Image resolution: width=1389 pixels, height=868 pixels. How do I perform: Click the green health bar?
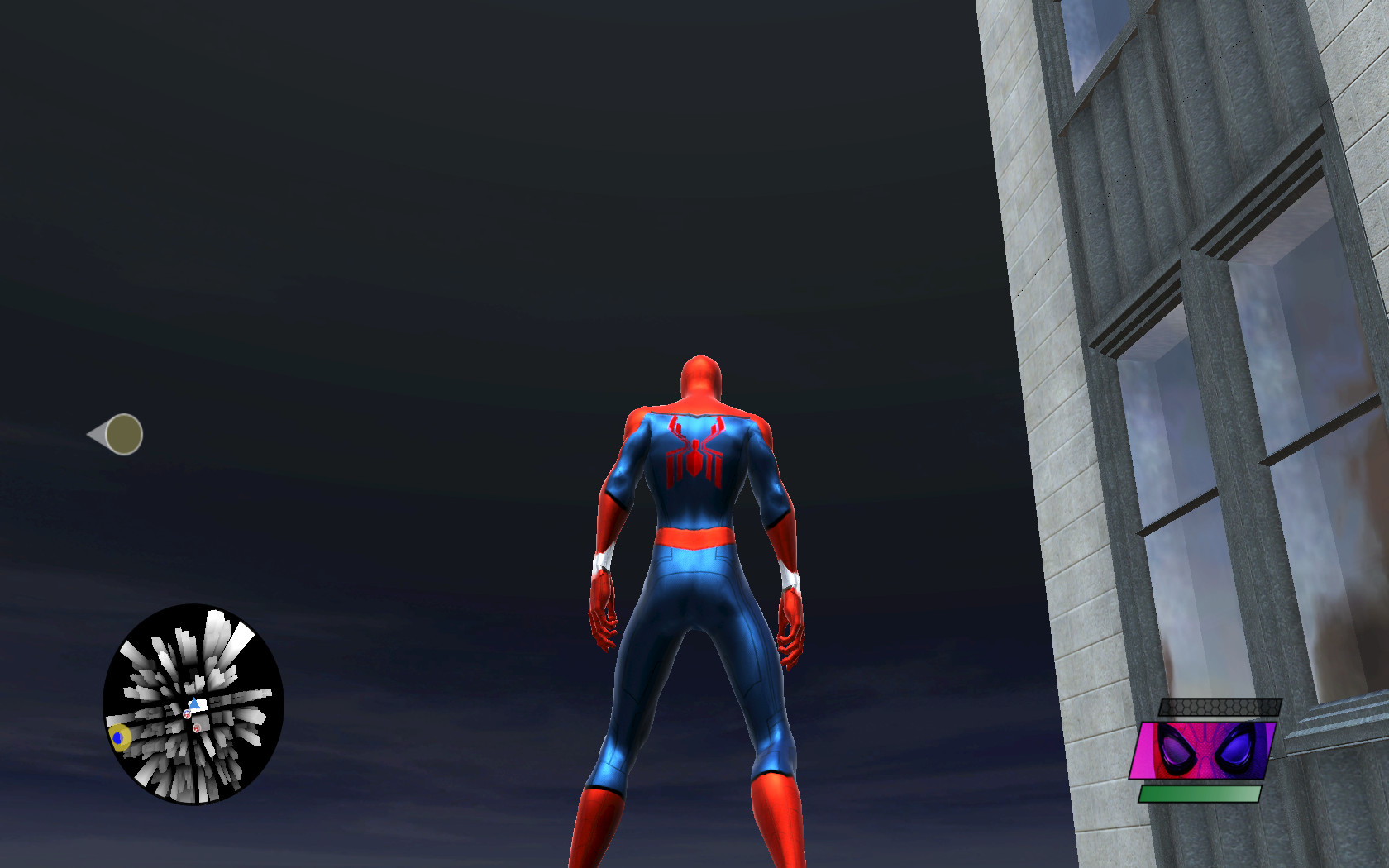pos(1200,794)
